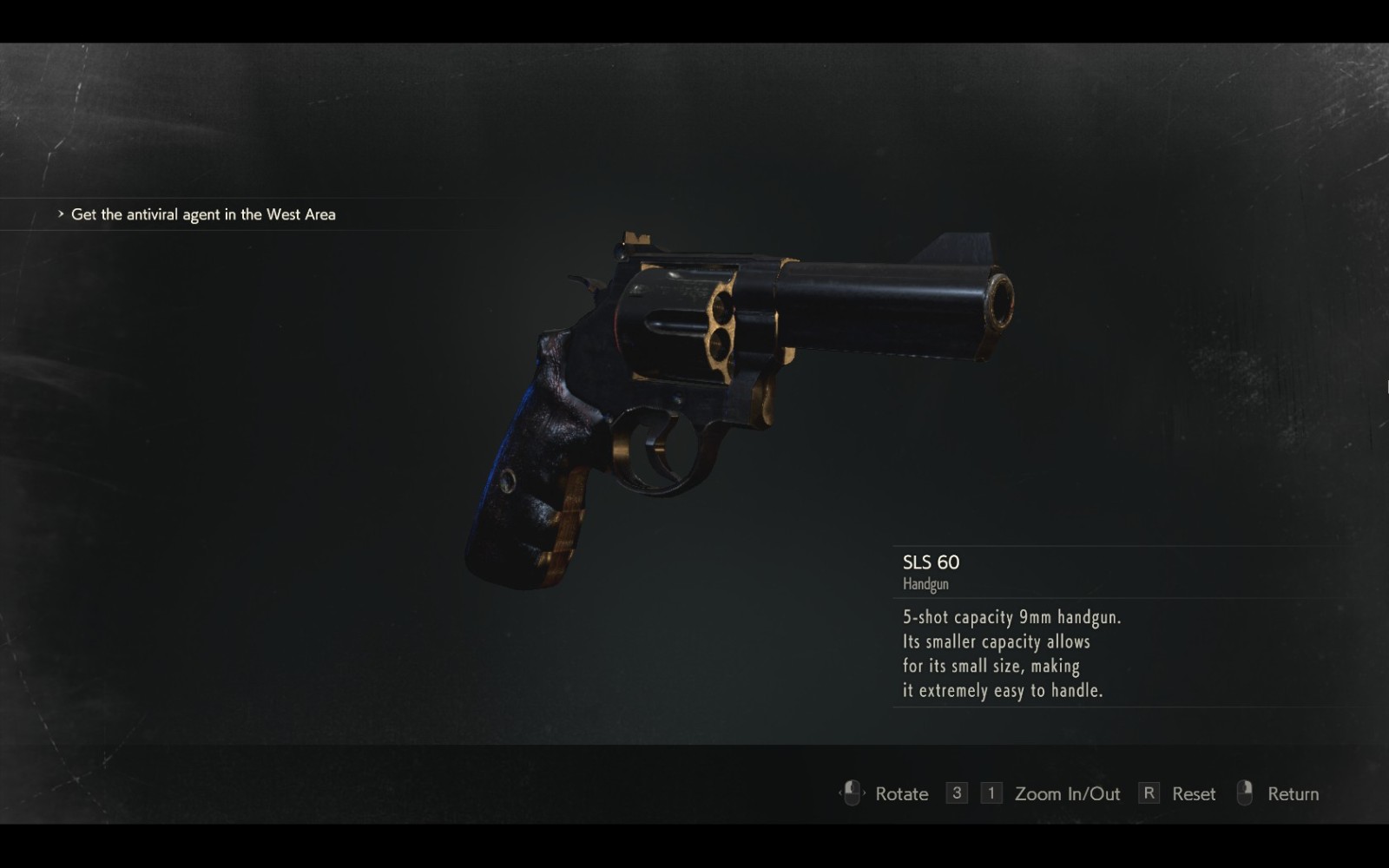Click 'Return' to exit the inspection screen

1294,792
